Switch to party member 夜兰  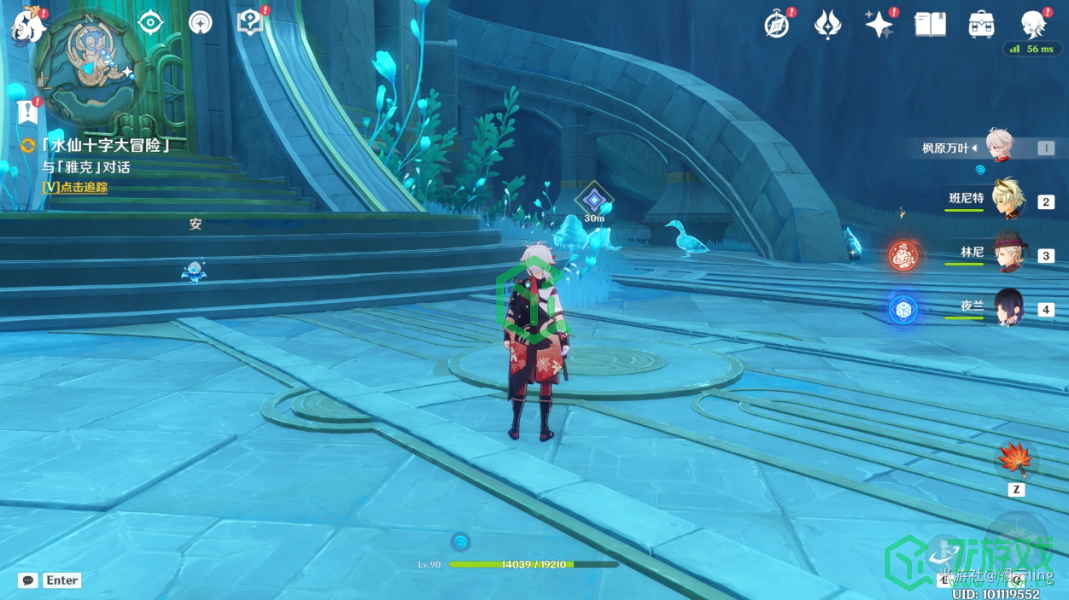[x=1004, y=308]
